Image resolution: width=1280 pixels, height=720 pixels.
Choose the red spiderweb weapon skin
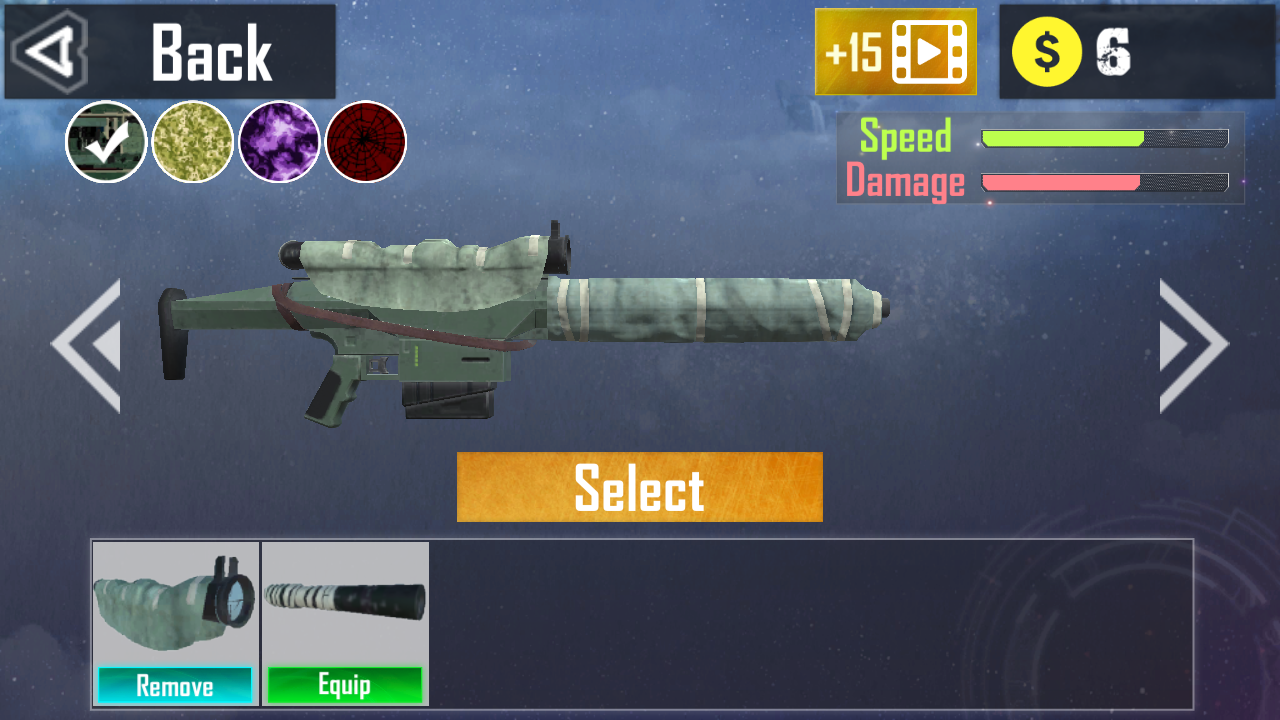pyautogui.click(x=365, y=142)
